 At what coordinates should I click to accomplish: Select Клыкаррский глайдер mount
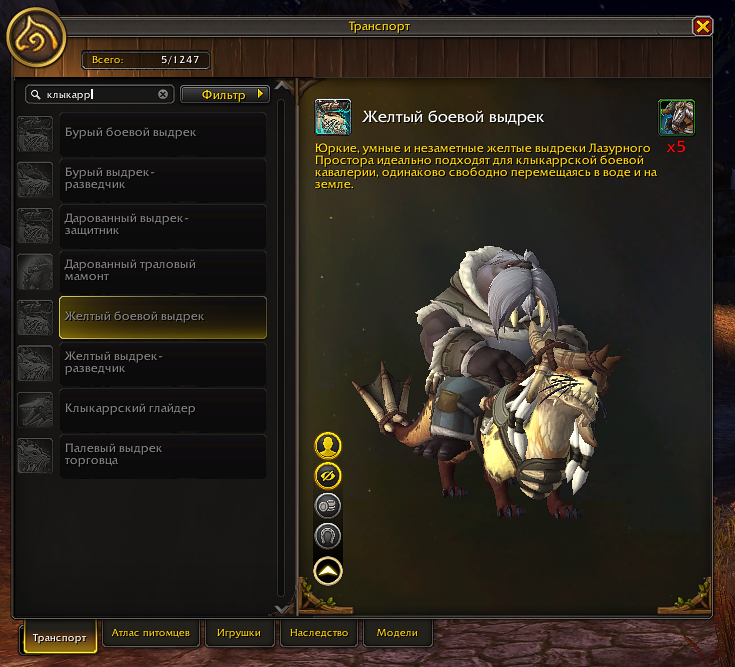(162, 409)
